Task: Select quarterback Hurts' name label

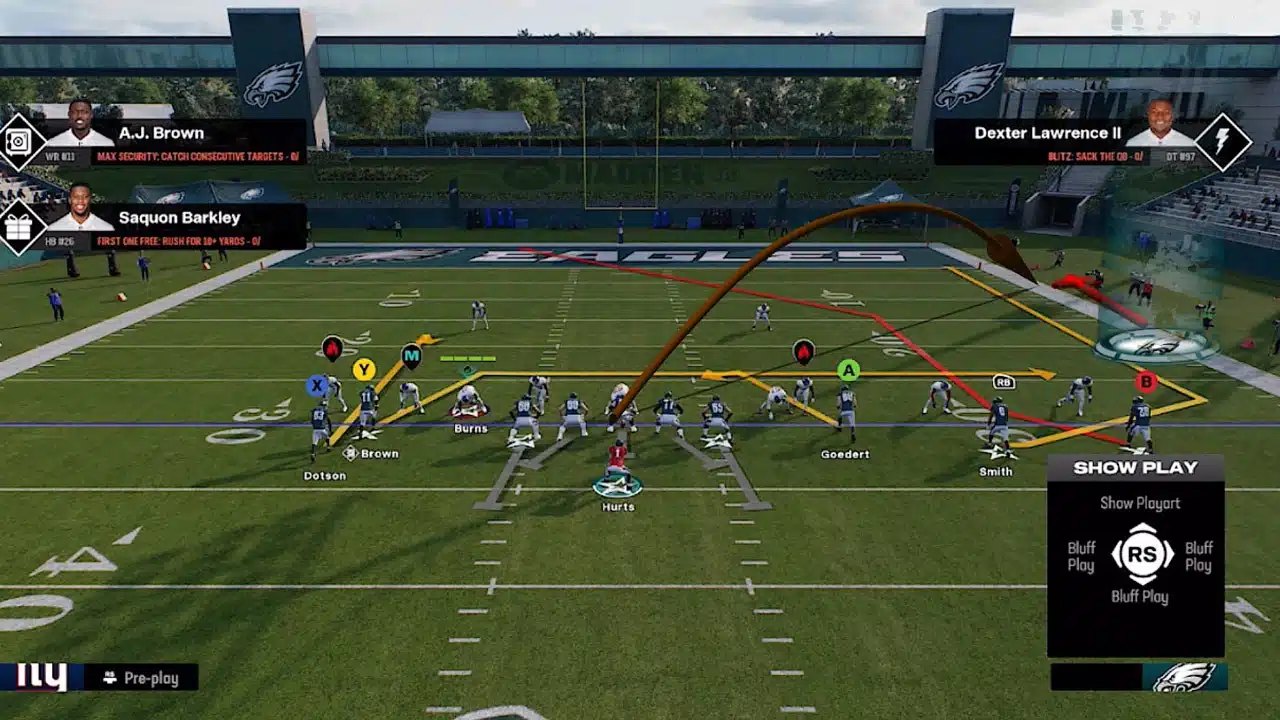Action: [618, 507]
